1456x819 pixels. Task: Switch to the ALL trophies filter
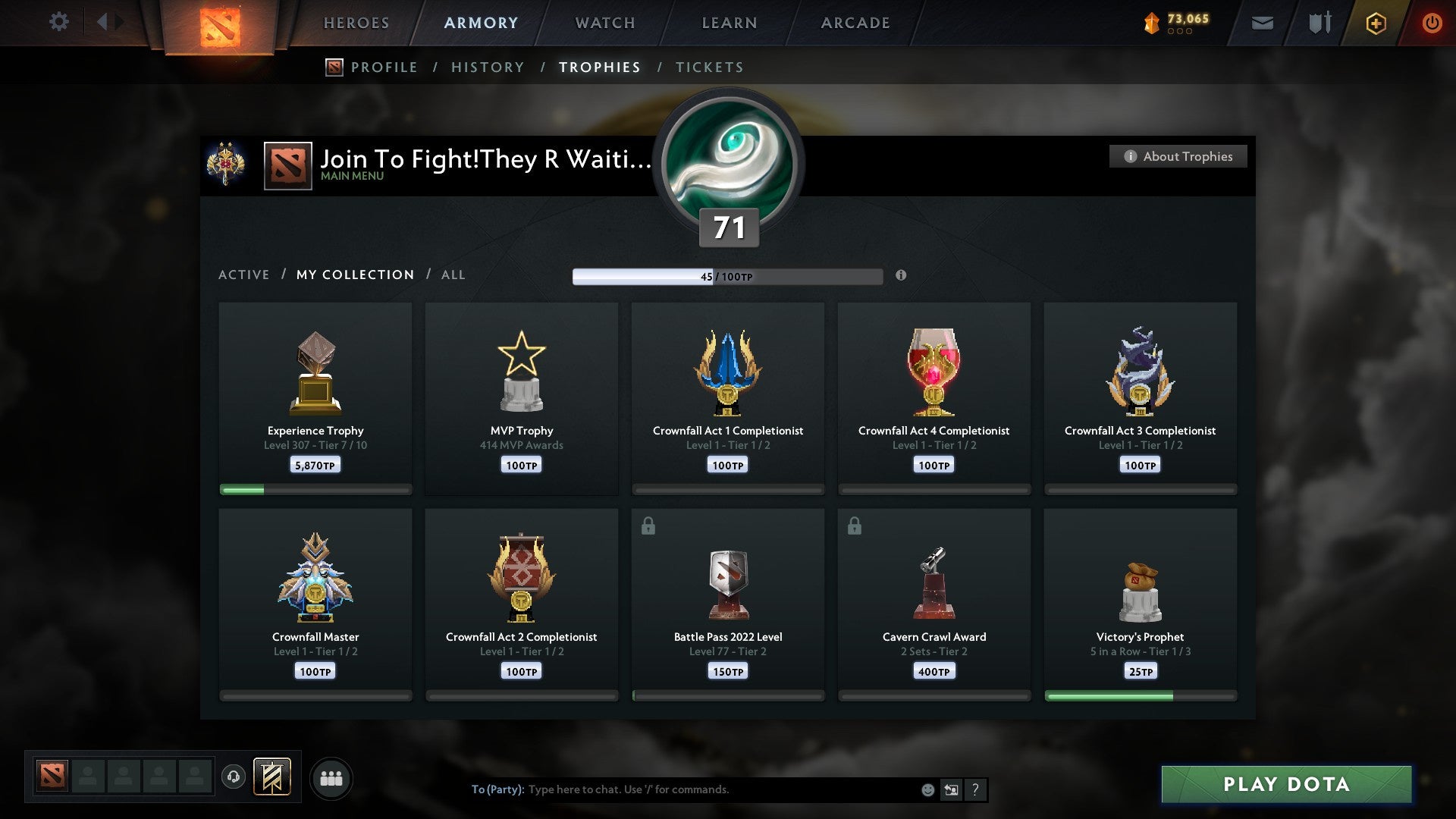click(453, 275)
